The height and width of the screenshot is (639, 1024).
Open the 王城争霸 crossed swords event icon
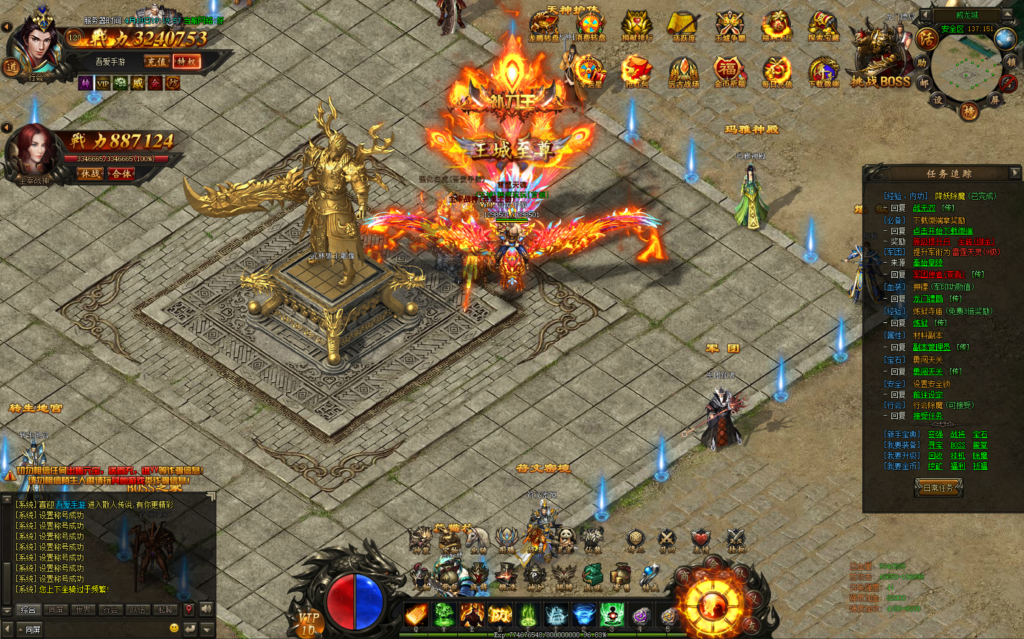pyautogui.click(x=729, y=26)
